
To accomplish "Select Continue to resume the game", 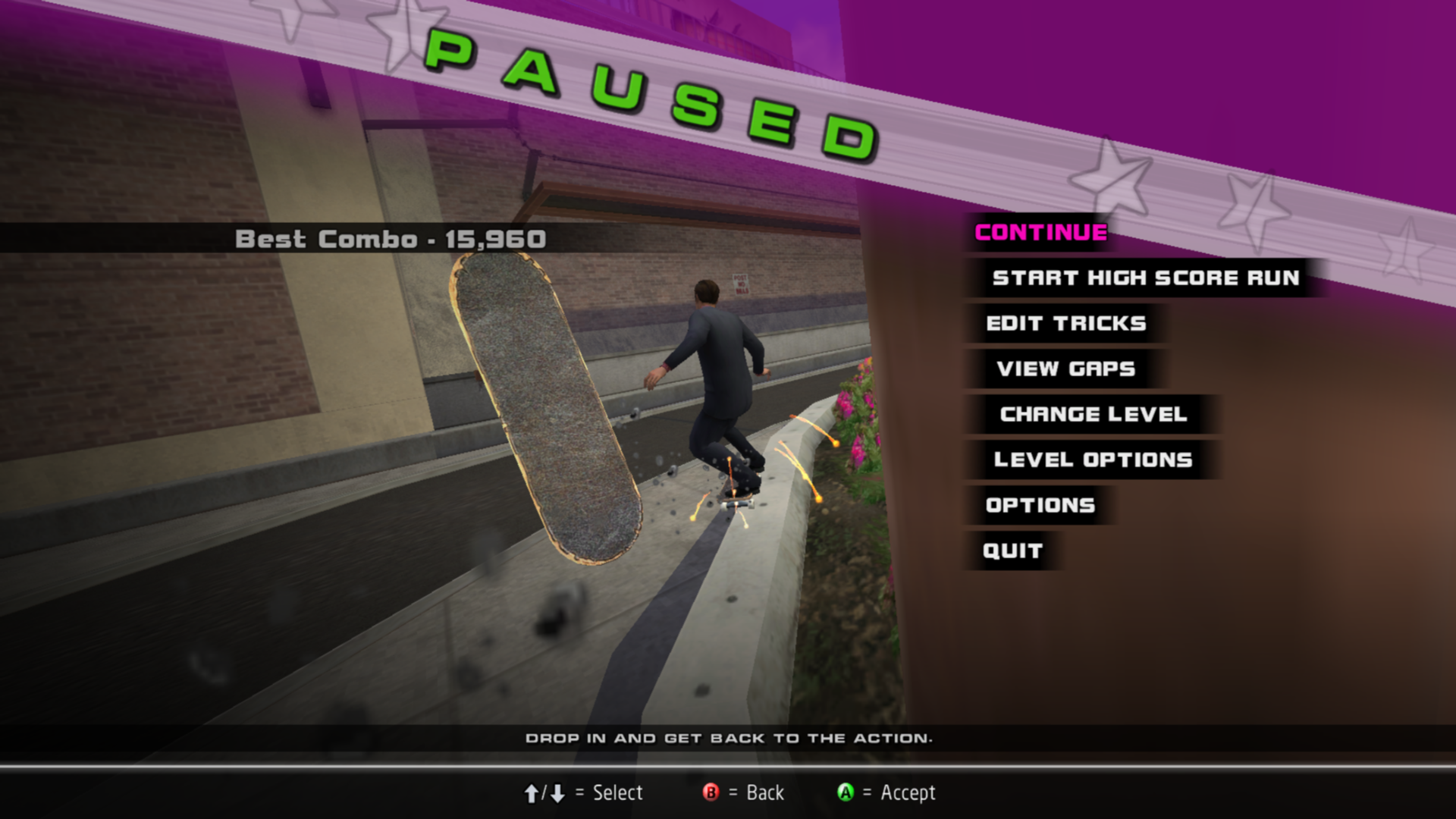I will 1040,233.
